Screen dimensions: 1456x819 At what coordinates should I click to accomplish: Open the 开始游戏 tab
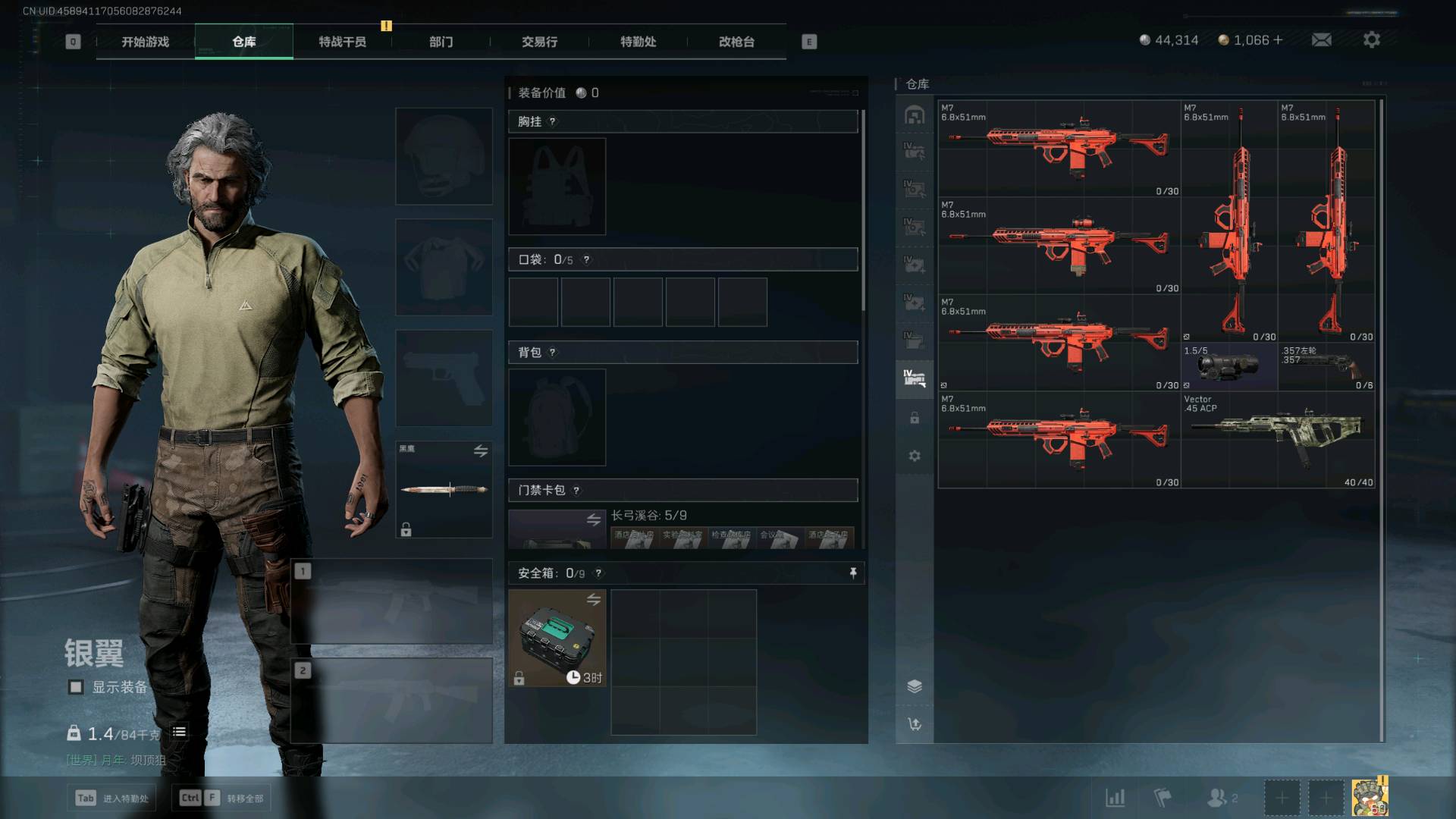[145, 42]
